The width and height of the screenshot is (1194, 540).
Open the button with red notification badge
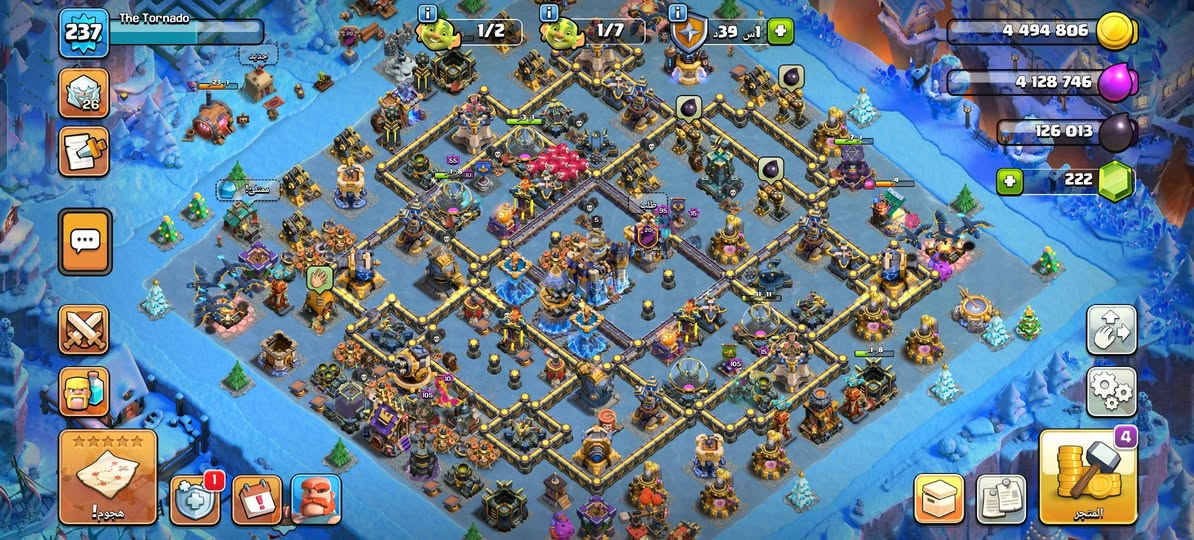coord(195,499)
